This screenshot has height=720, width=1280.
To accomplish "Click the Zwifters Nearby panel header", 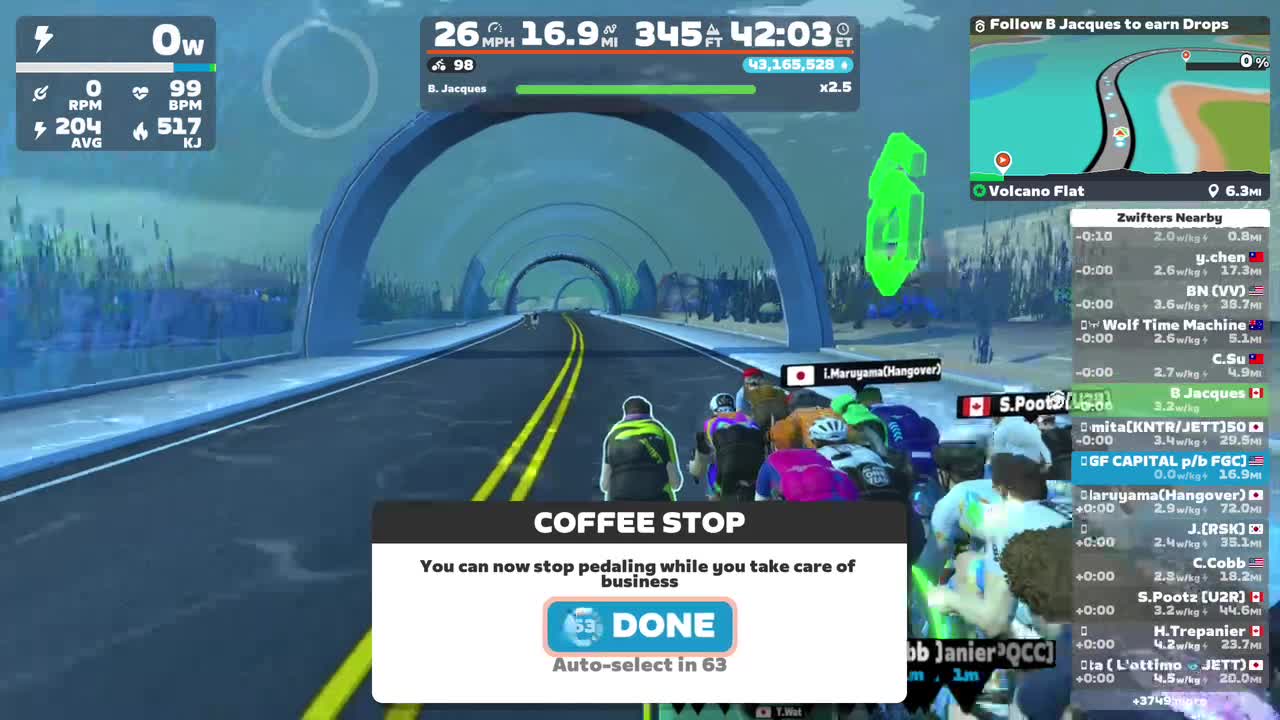I will point(1169,217).
